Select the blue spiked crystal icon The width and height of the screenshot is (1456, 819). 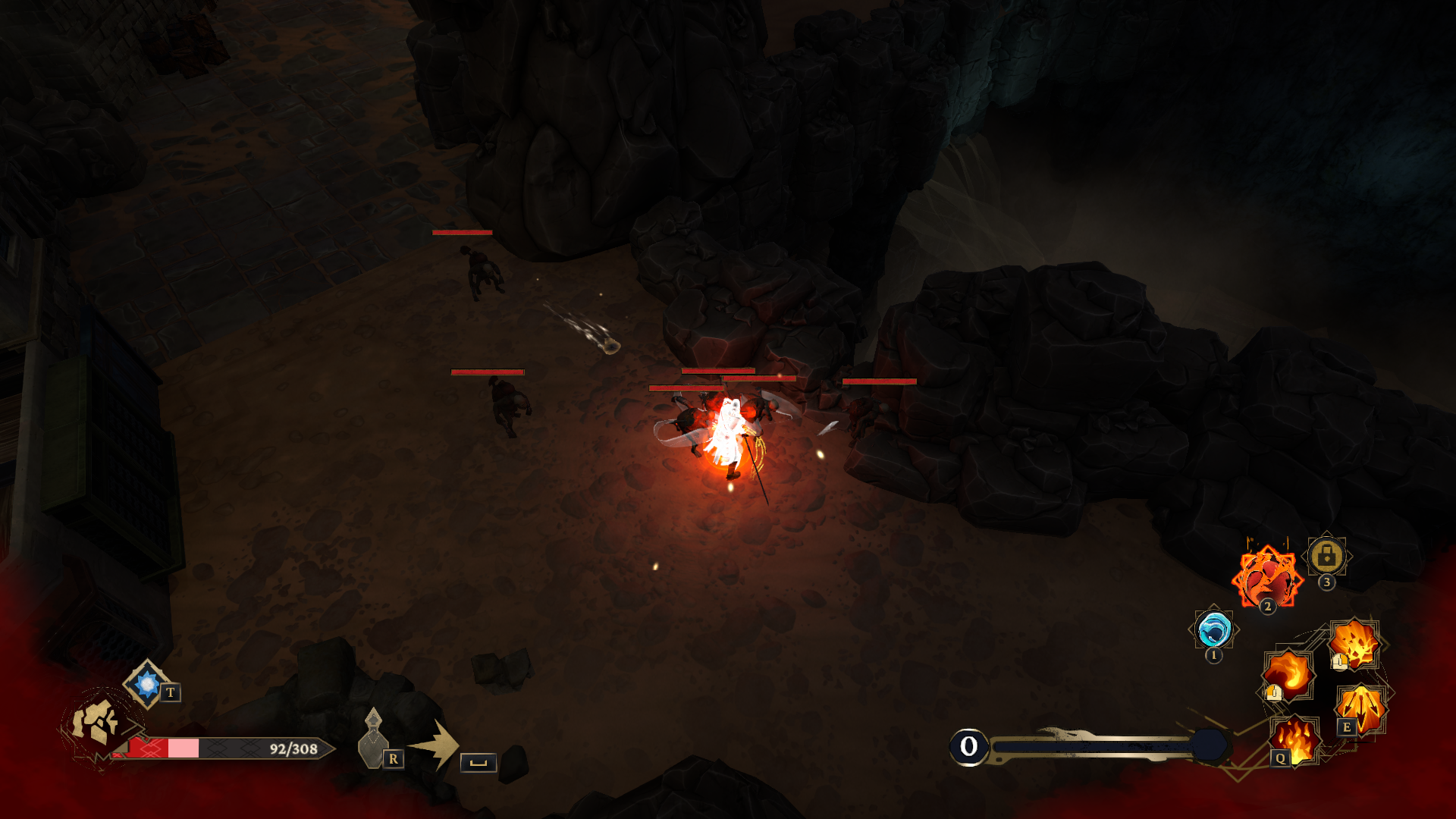coord(147,683)
